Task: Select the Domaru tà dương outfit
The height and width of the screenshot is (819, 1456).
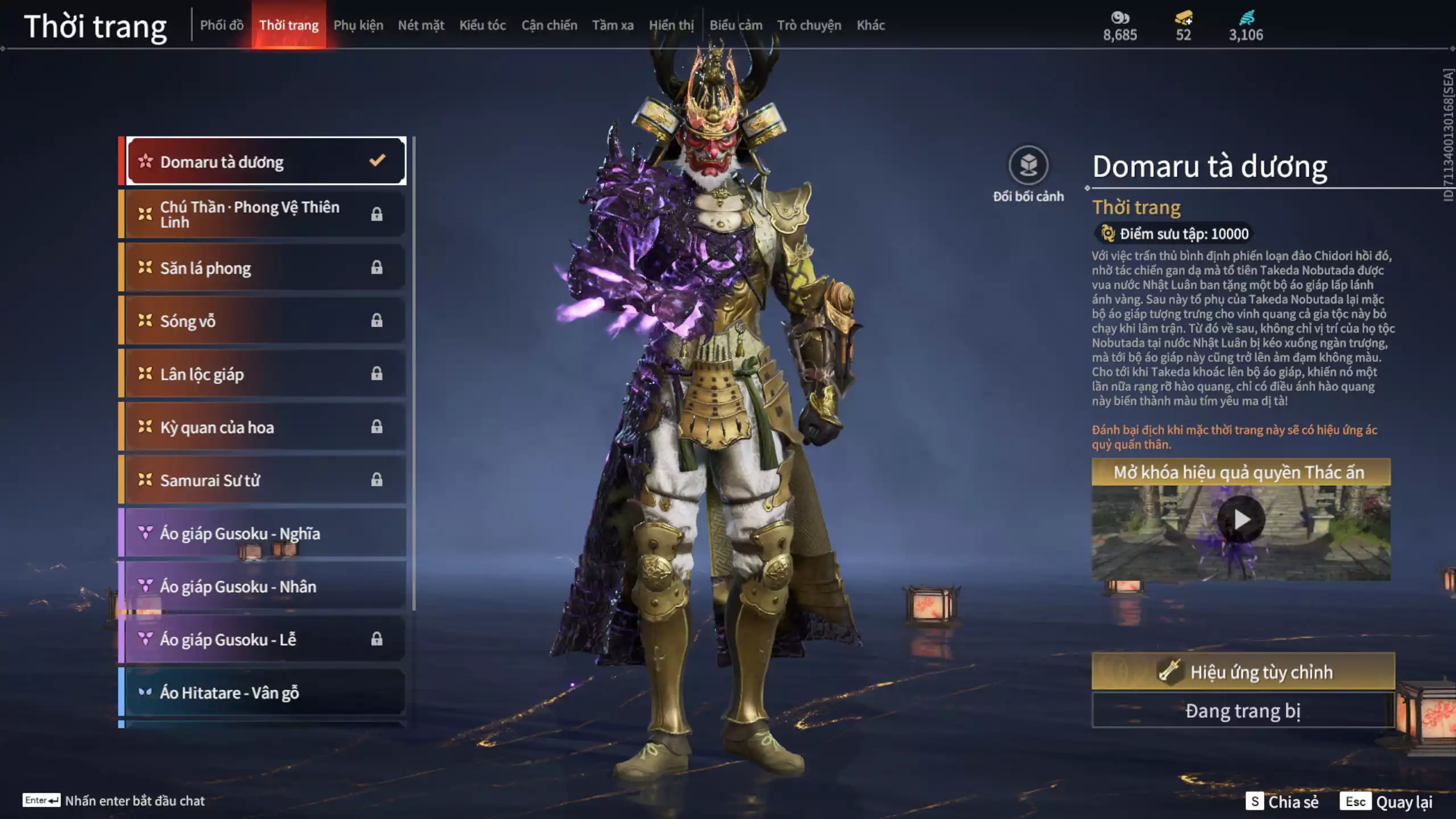Action: pos(266,162)
